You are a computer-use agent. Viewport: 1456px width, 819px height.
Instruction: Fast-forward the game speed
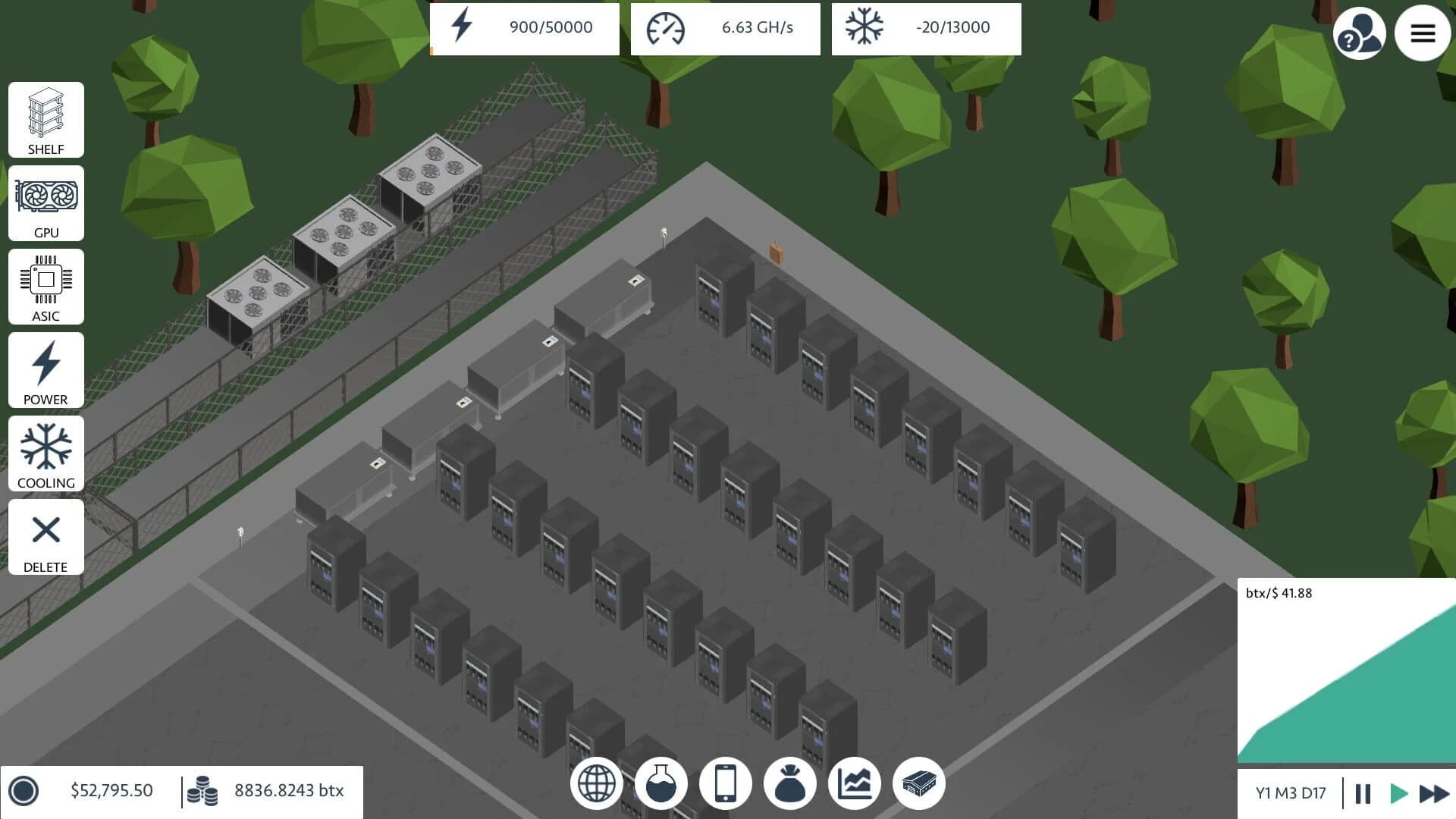(1436, 793)
